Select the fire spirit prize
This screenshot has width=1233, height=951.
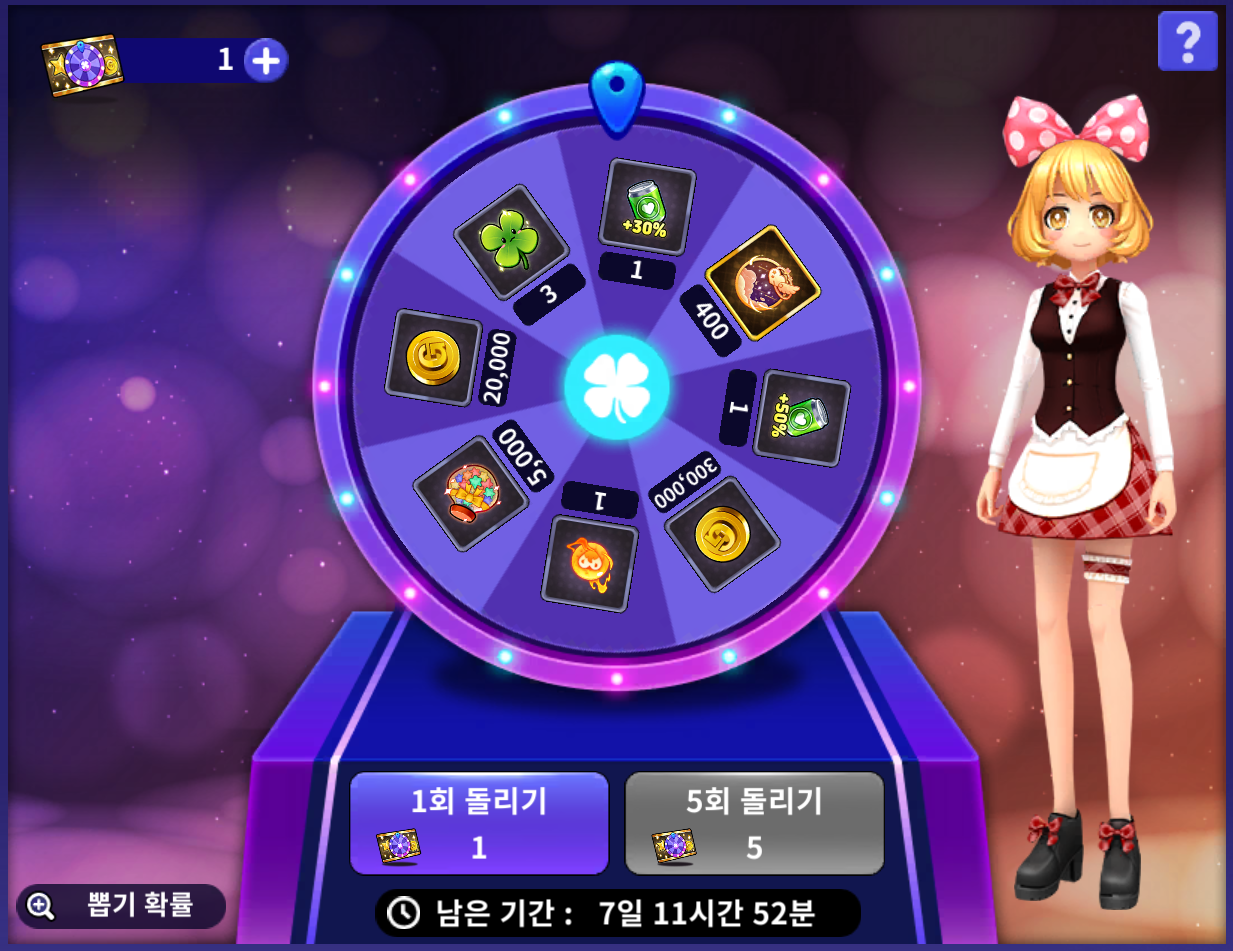click(589, 563)
